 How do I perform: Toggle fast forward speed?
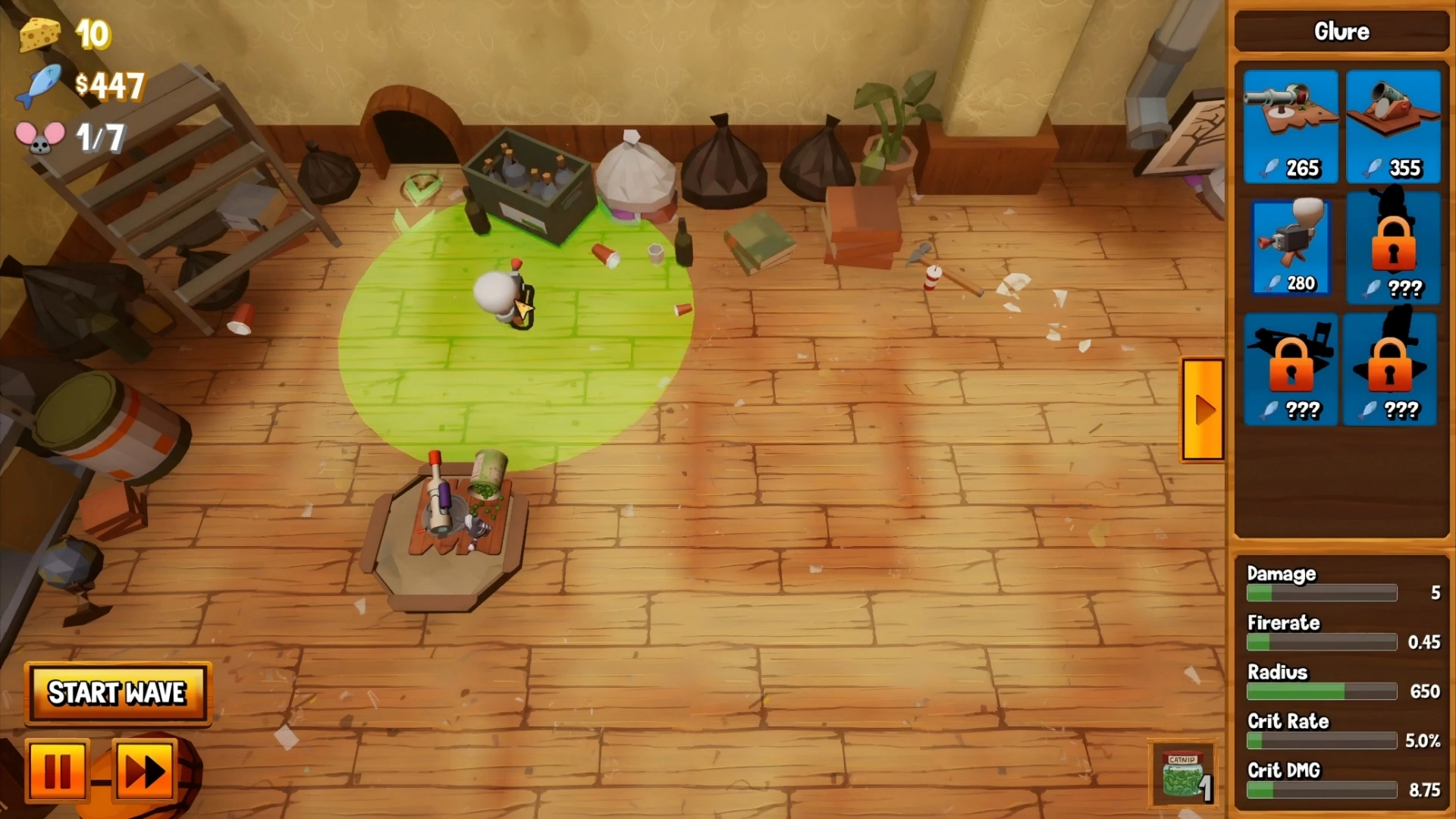pos(145,770)
